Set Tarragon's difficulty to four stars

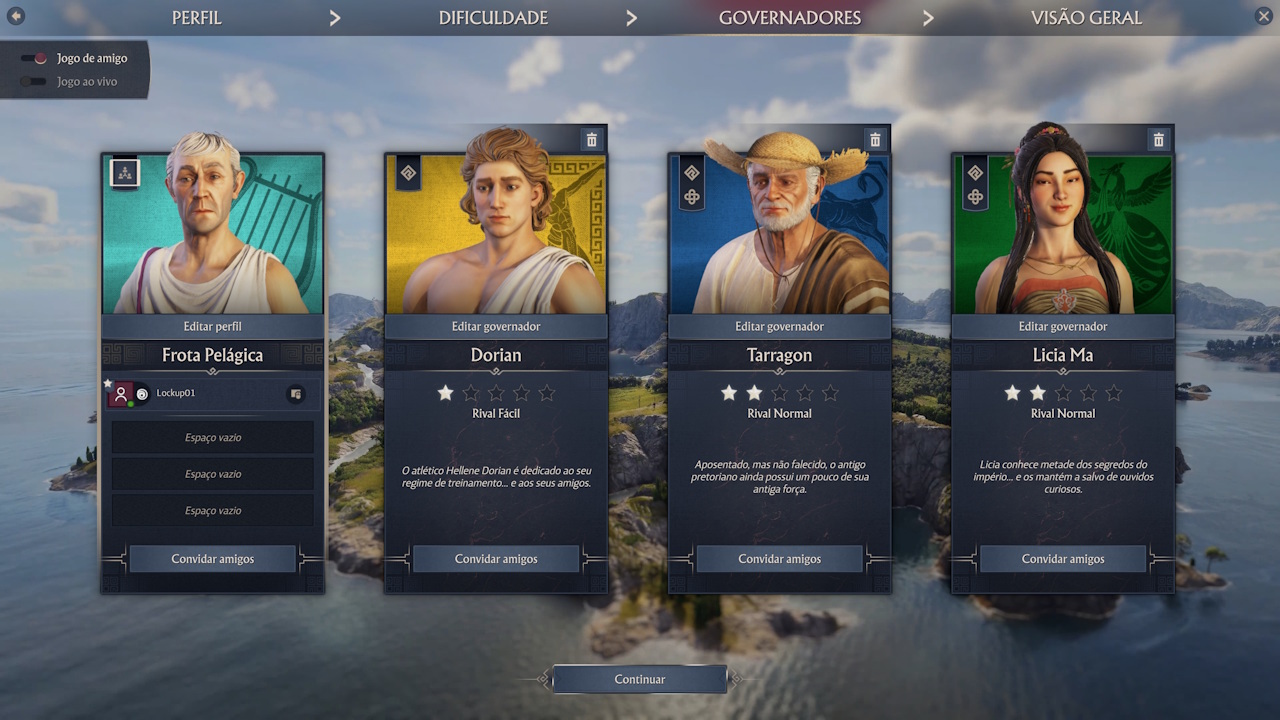(803, 393)
